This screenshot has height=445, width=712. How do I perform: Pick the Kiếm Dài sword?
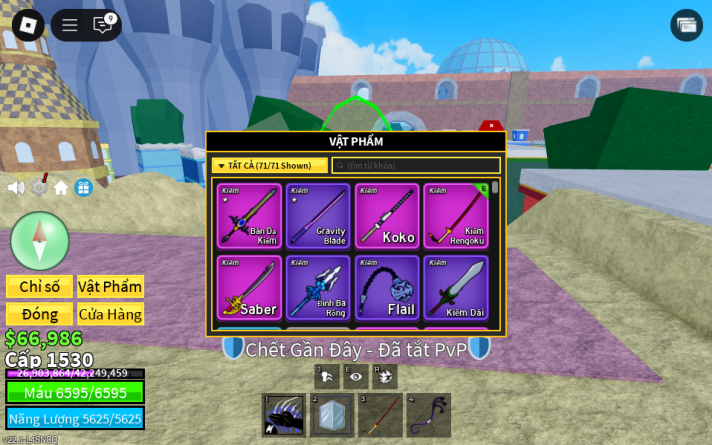(x=456, y=287)
